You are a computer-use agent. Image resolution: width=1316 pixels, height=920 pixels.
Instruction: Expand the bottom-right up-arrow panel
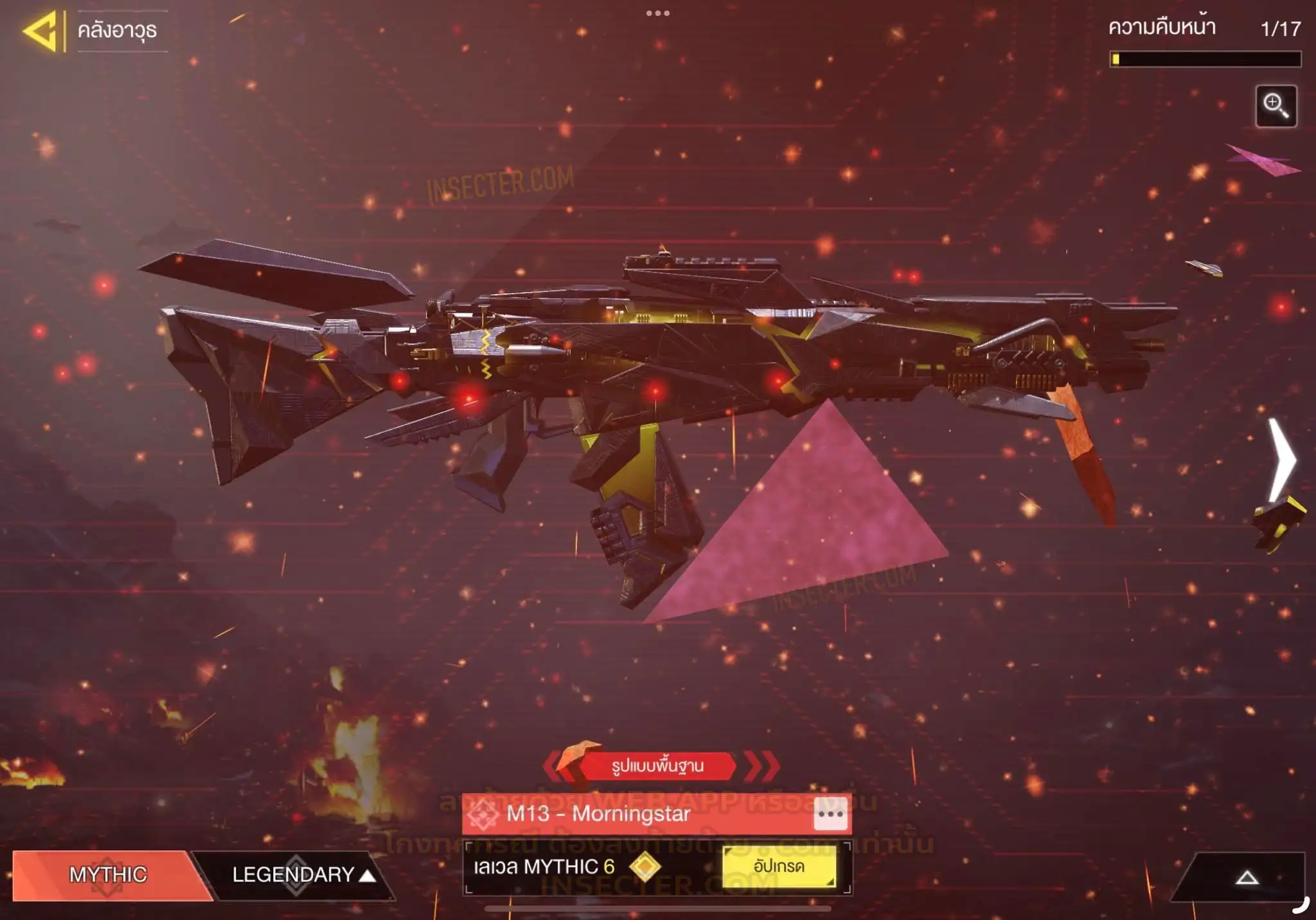(x=1246, y=878)
